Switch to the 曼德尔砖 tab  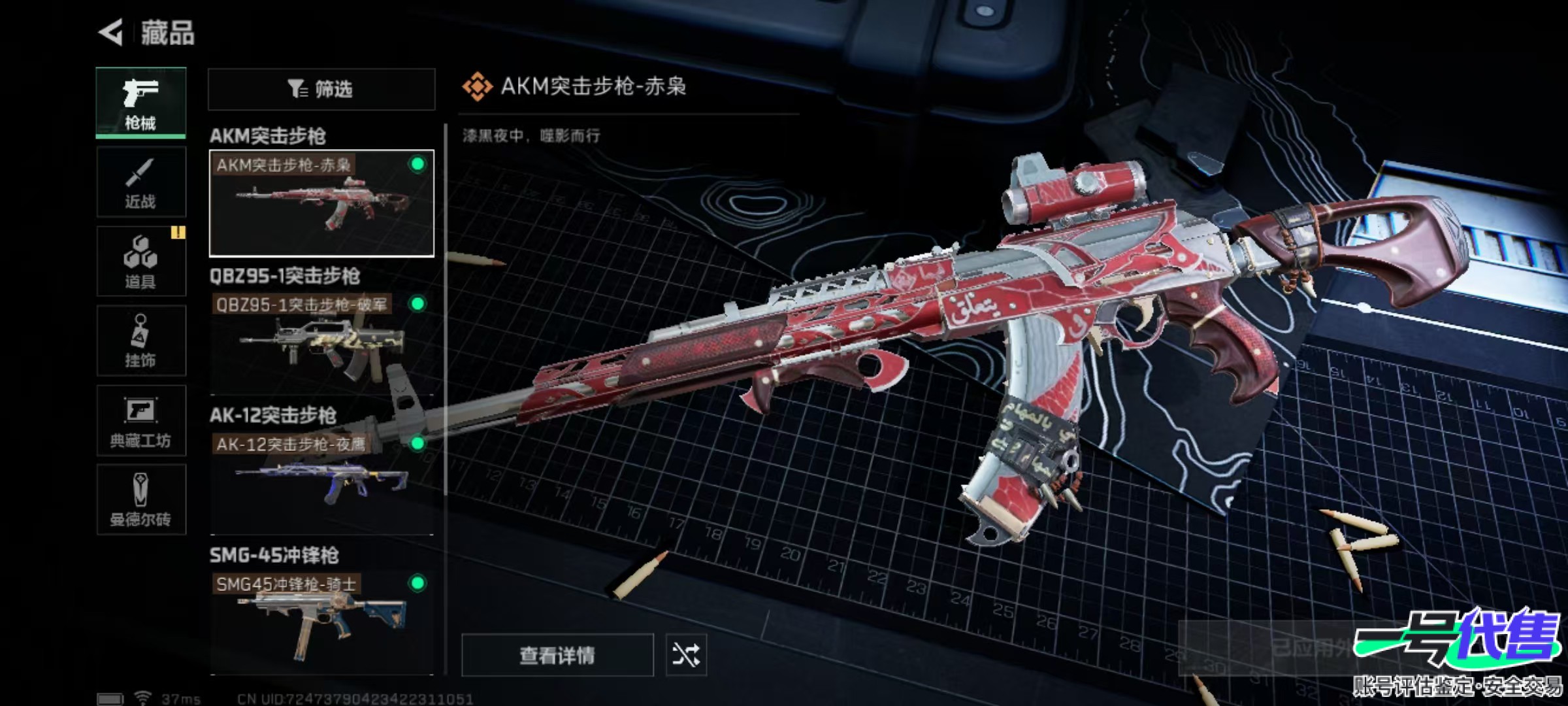[x=140, y=500]
